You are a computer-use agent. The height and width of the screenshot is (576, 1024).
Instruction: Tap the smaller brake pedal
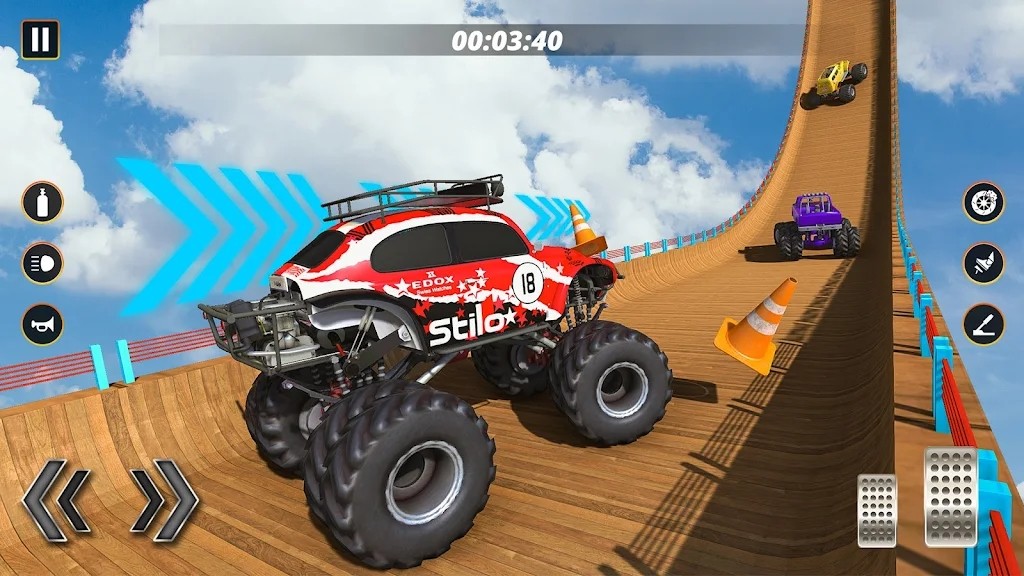point(877,510)
